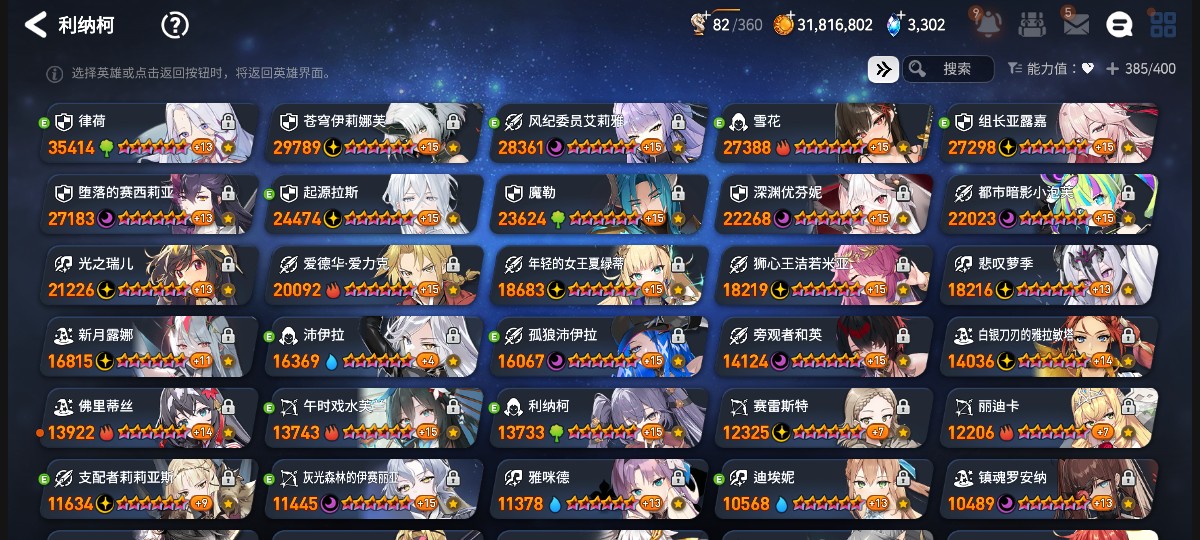Go back with the arrow beside 利纳柯
This screenshot has height=540, width=1200.
tap(36, 25)
